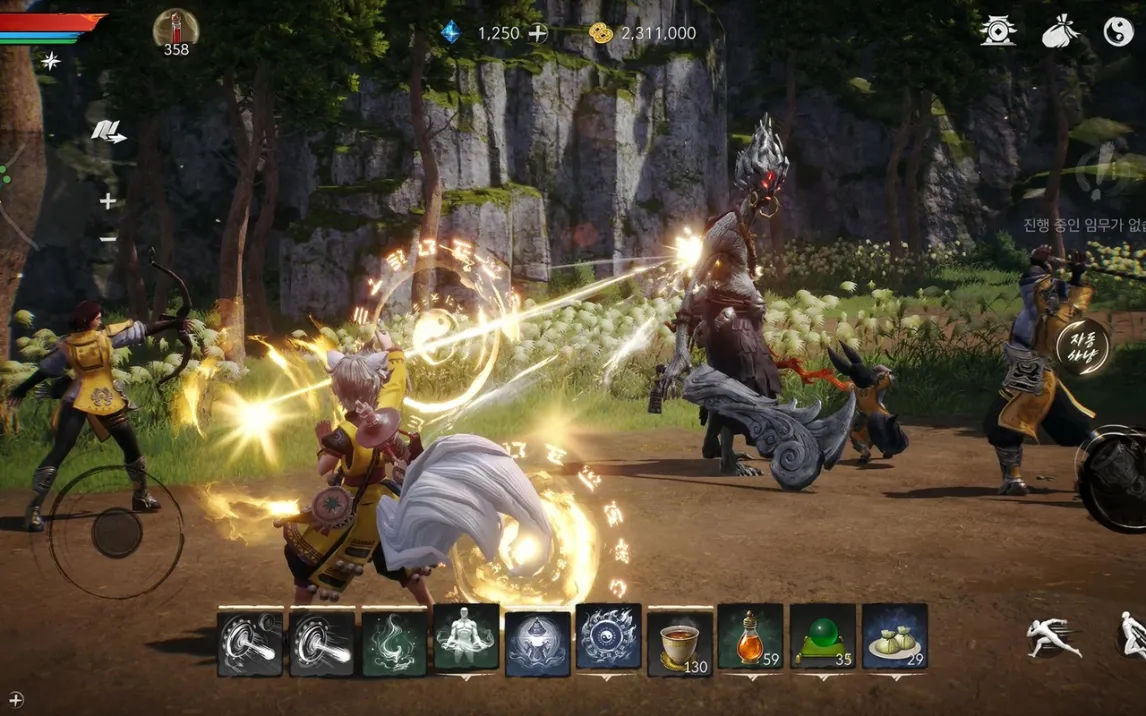The image size is (1146, 716).
Task: Toggle the 자동 사냥 auto-hunt button
Action: pyautogui.click(x=1083, y=346)
